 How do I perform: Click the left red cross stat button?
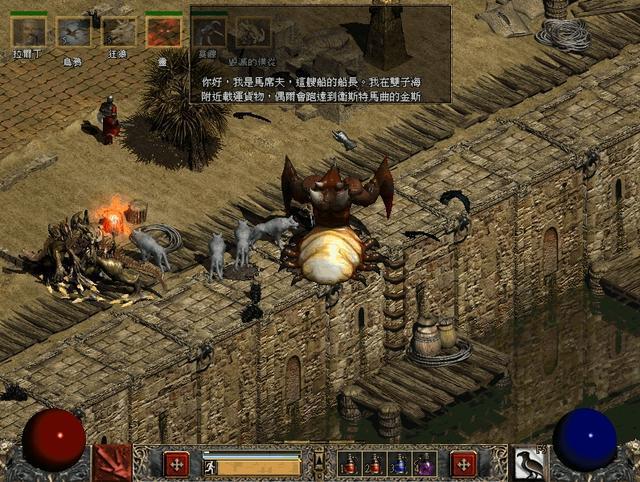click(x=176, y=464)
